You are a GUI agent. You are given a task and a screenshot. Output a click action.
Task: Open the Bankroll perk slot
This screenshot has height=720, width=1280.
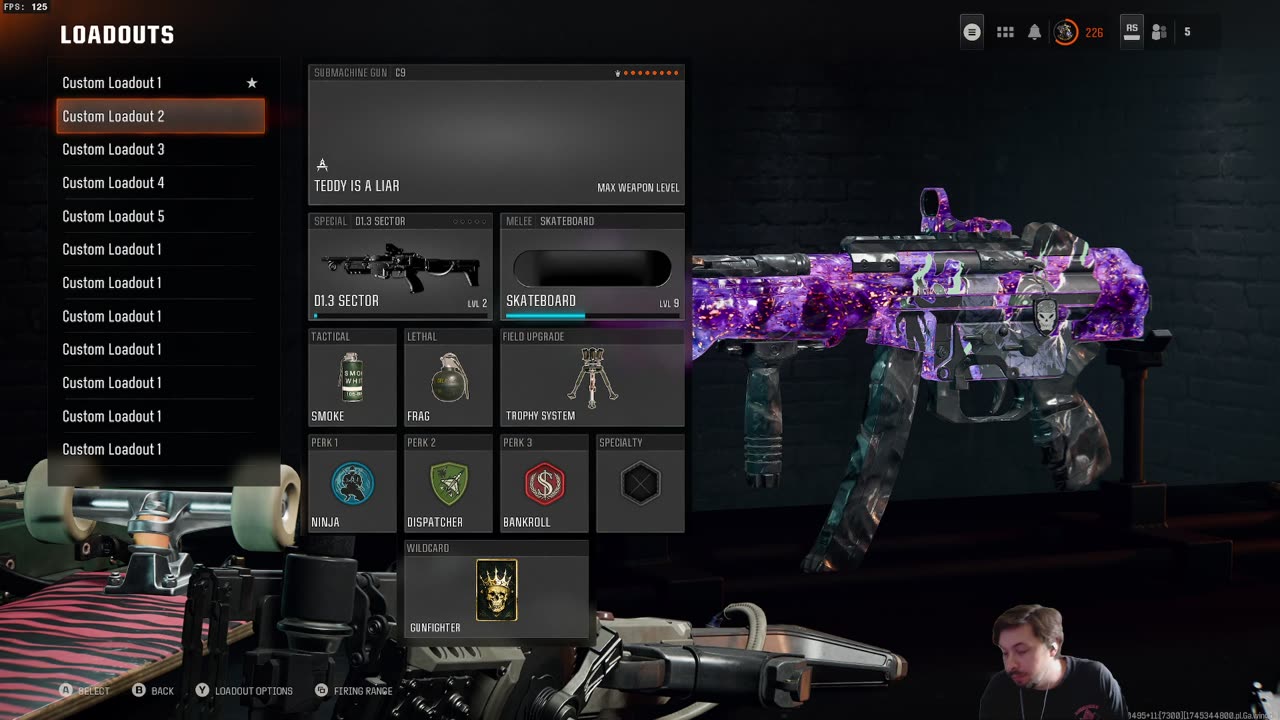coord(544,484)
